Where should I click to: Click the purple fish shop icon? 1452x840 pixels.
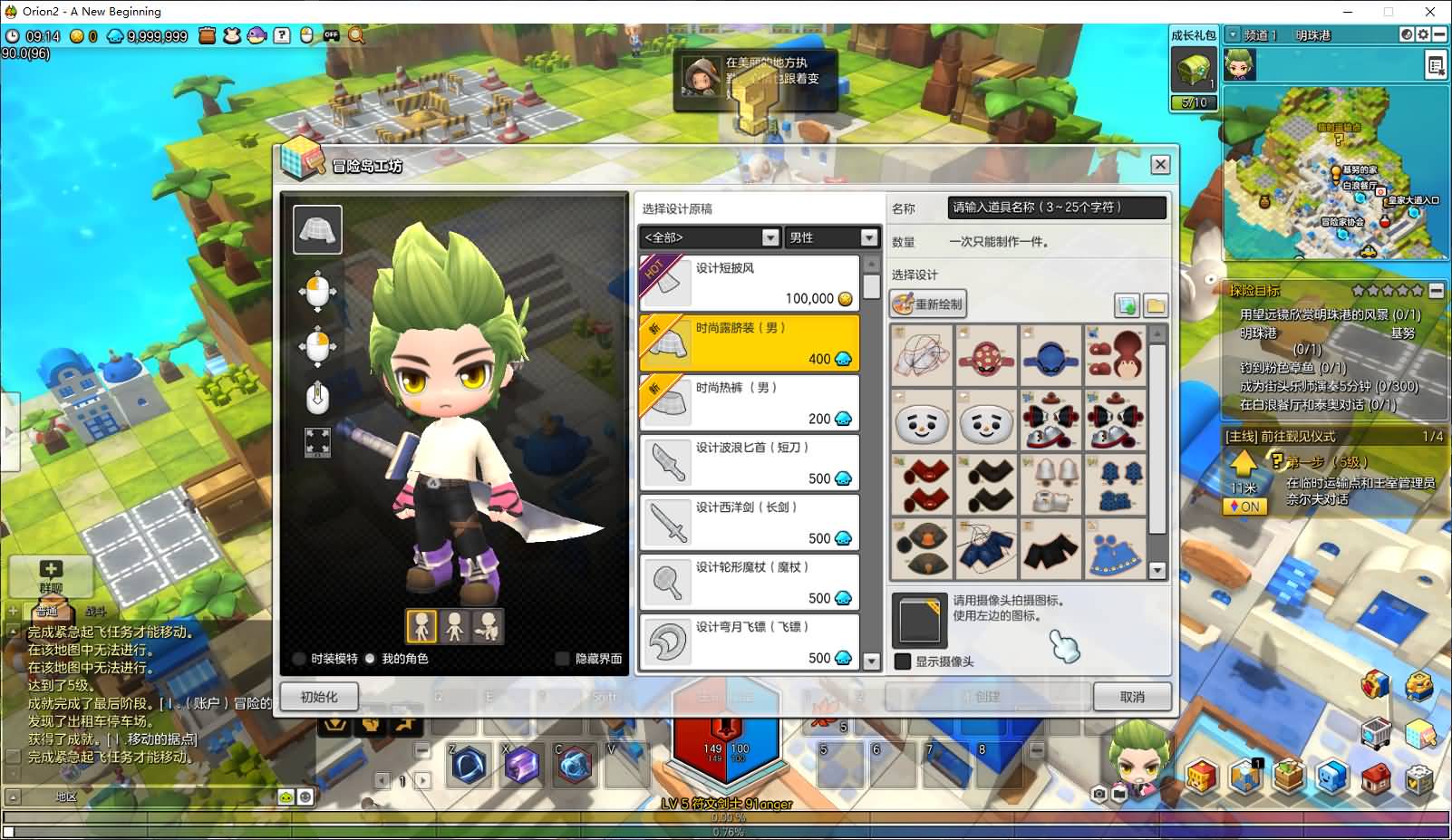[x=255, y=34]
